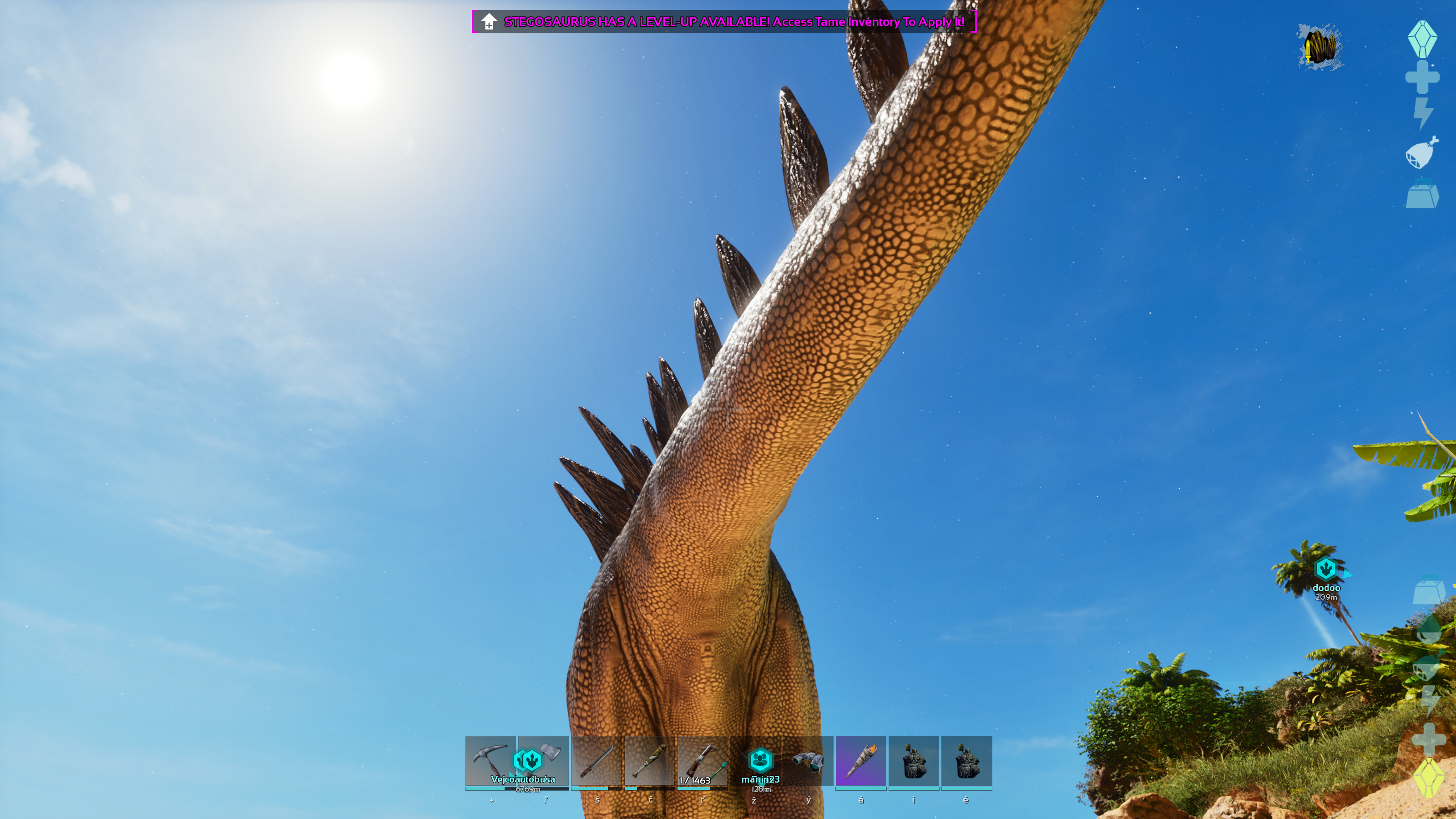The height and width of the screenshot is (819, 1456).
Task: Choose the wooden club hotbar slot
Action: pyautogui.click(x=649, y=761)
